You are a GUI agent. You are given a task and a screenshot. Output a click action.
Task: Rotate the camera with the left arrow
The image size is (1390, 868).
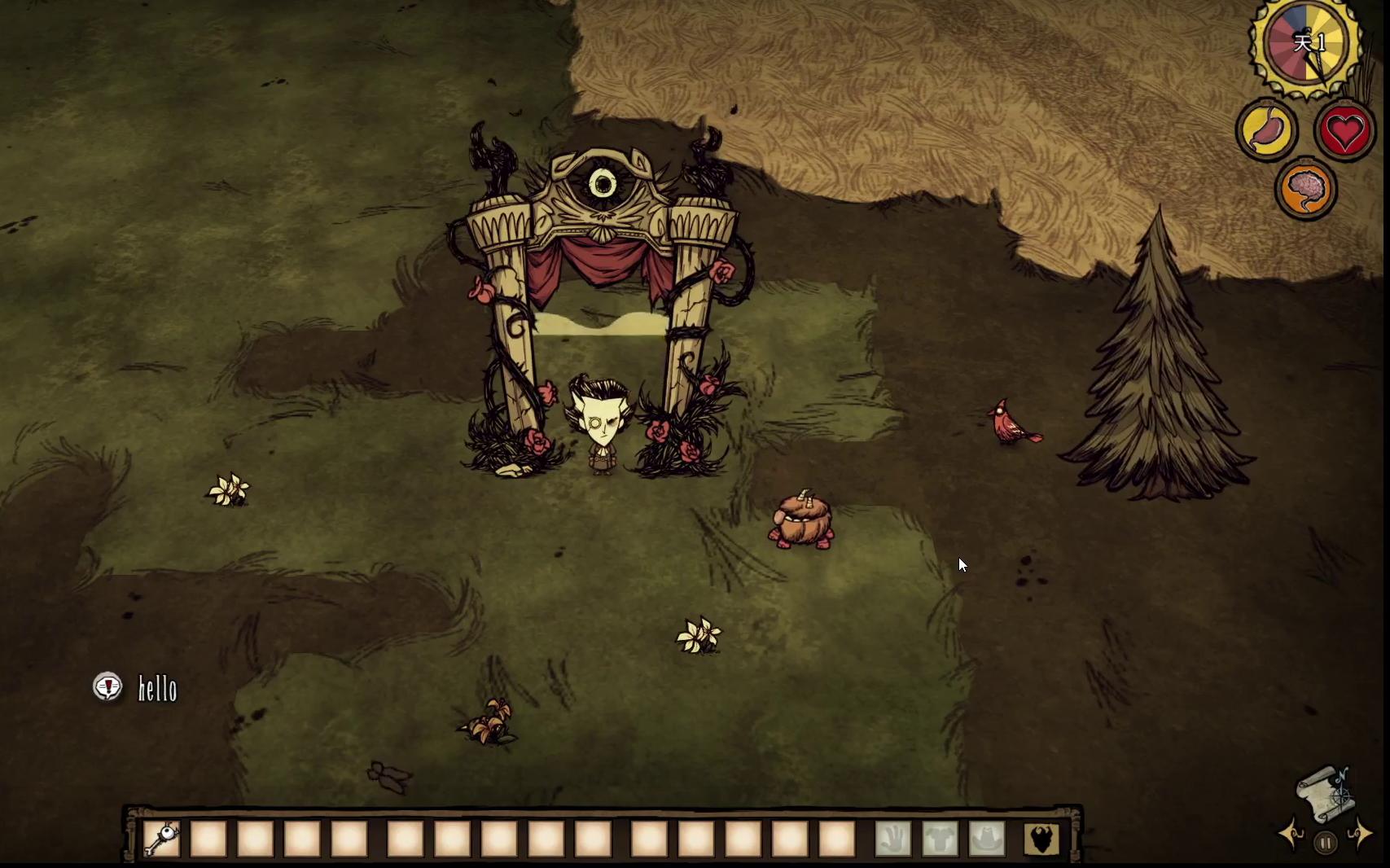1291,834
